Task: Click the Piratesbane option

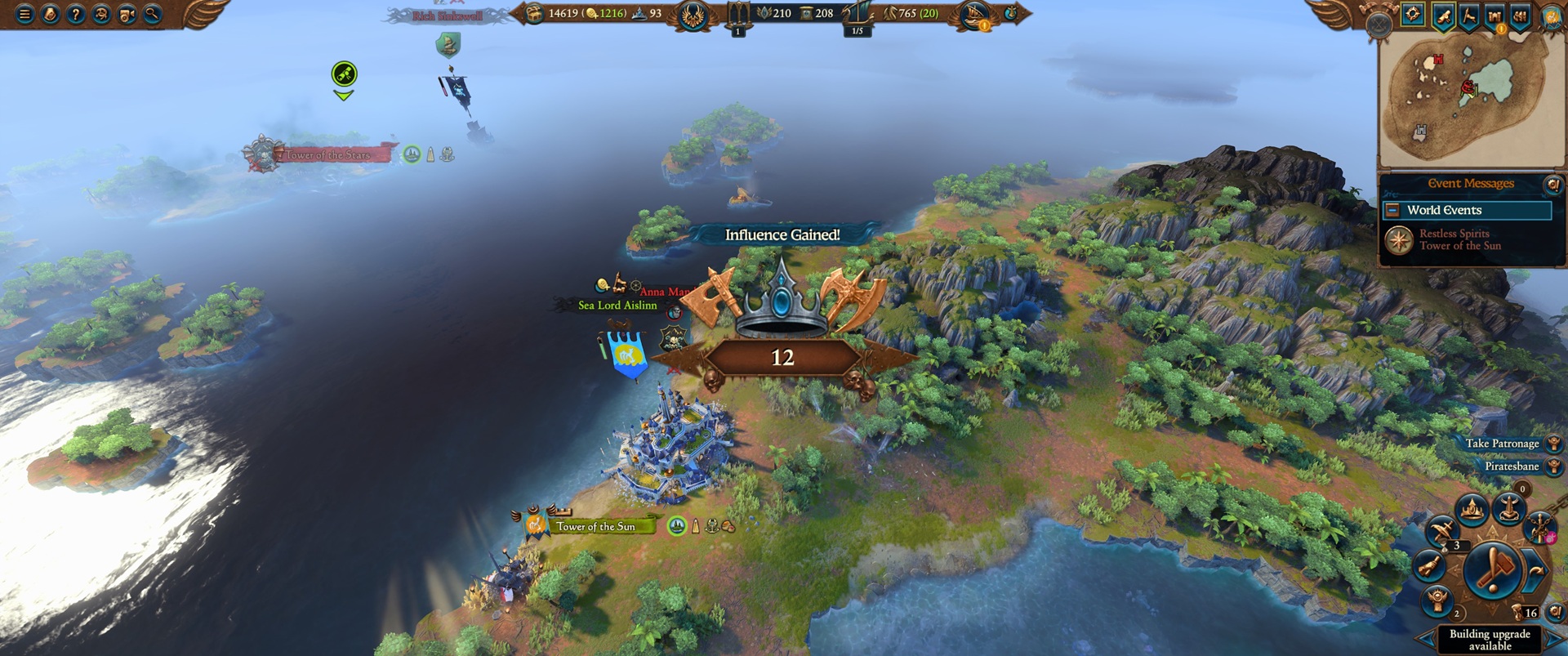Action: [1512, 466]
